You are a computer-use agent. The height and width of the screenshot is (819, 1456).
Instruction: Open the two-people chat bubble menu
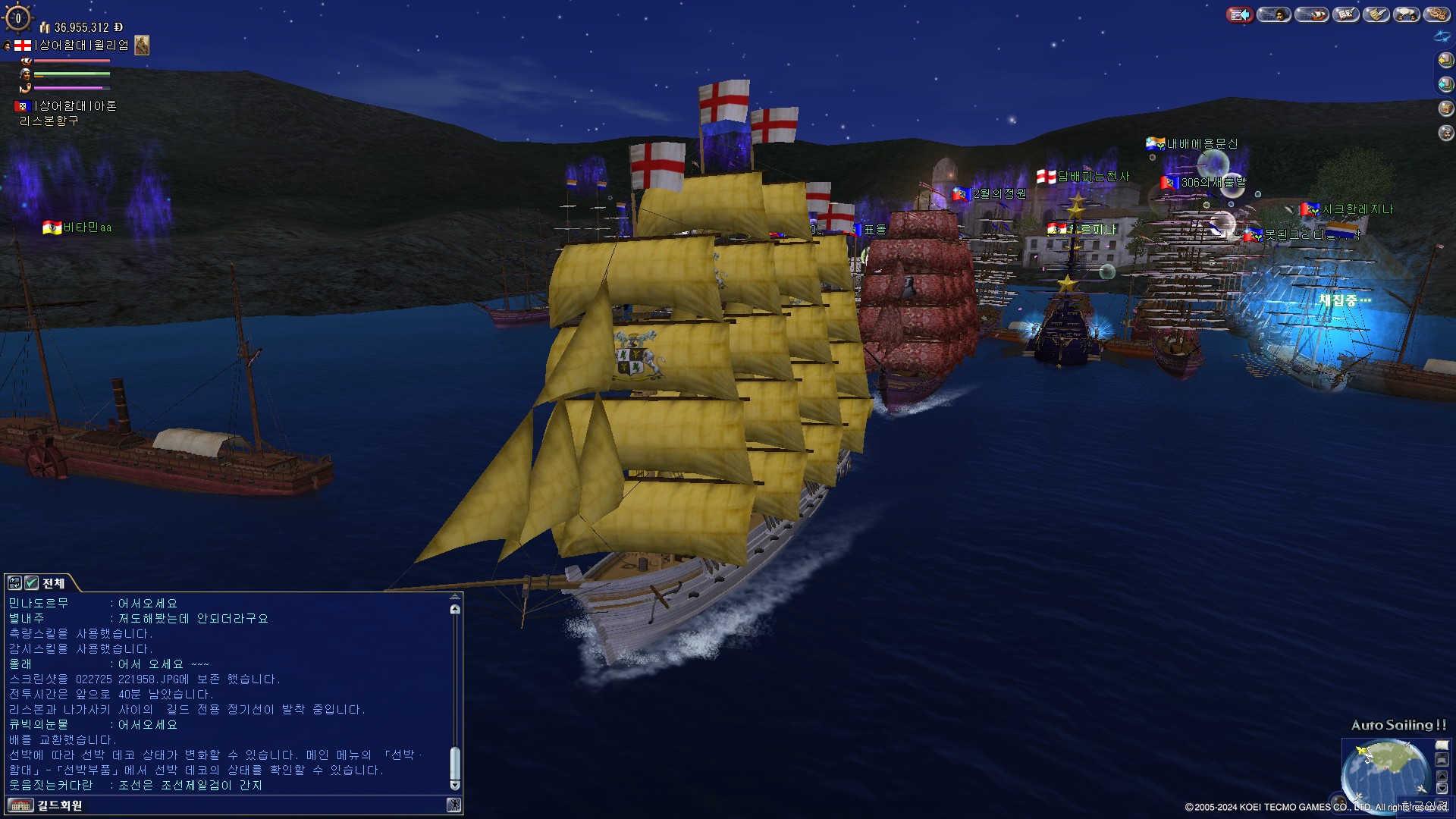tap(1407, 14)
